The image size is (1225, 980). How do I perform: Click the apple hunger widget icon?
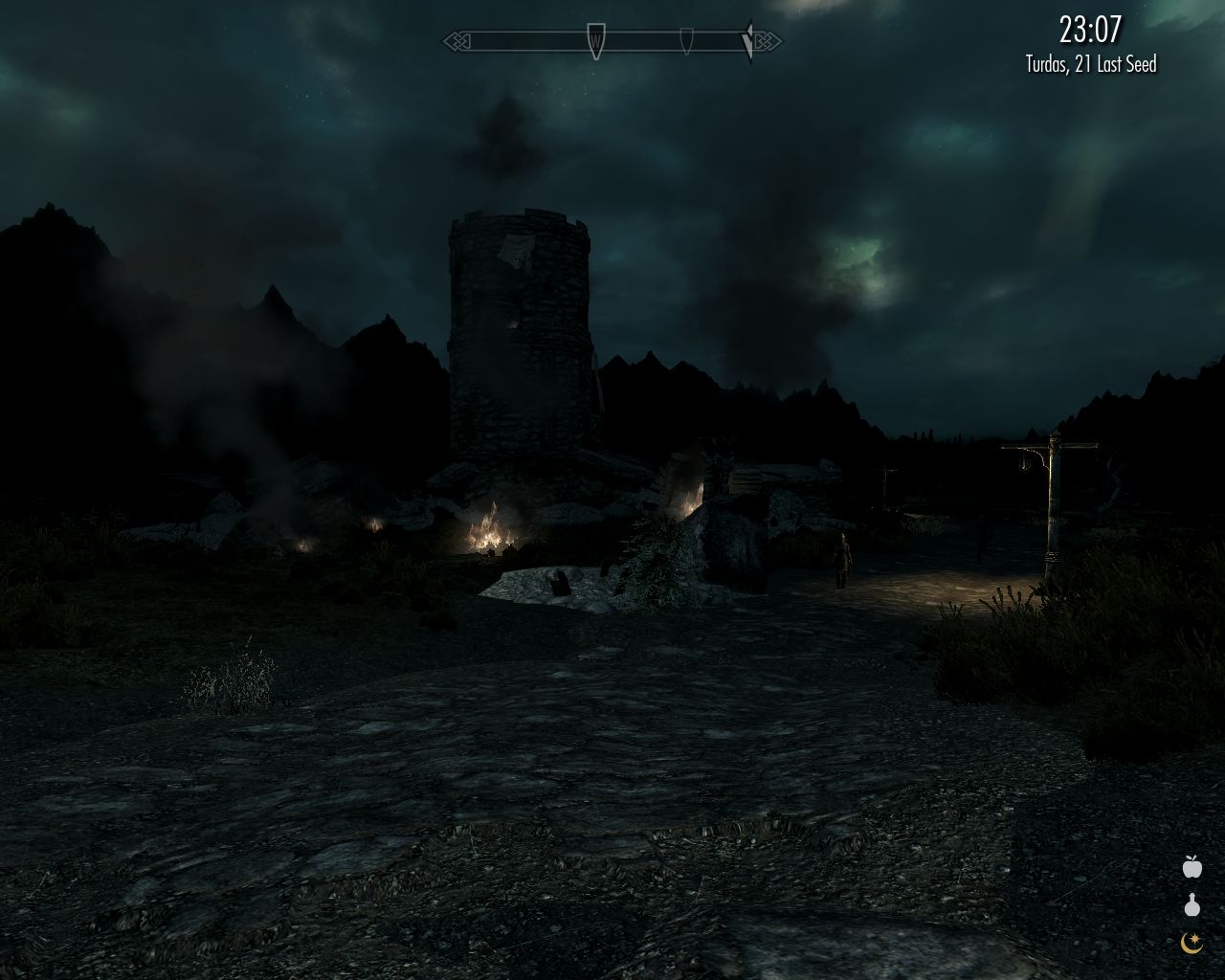pyautogui.click(x=1192, y=866)
